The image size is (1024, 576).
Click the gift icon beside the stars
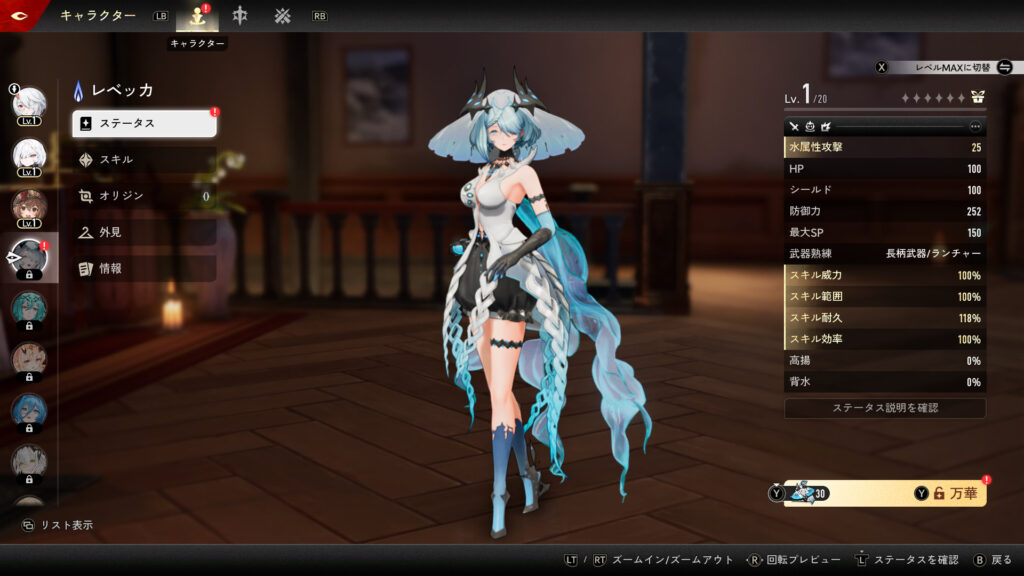point(977,98)
